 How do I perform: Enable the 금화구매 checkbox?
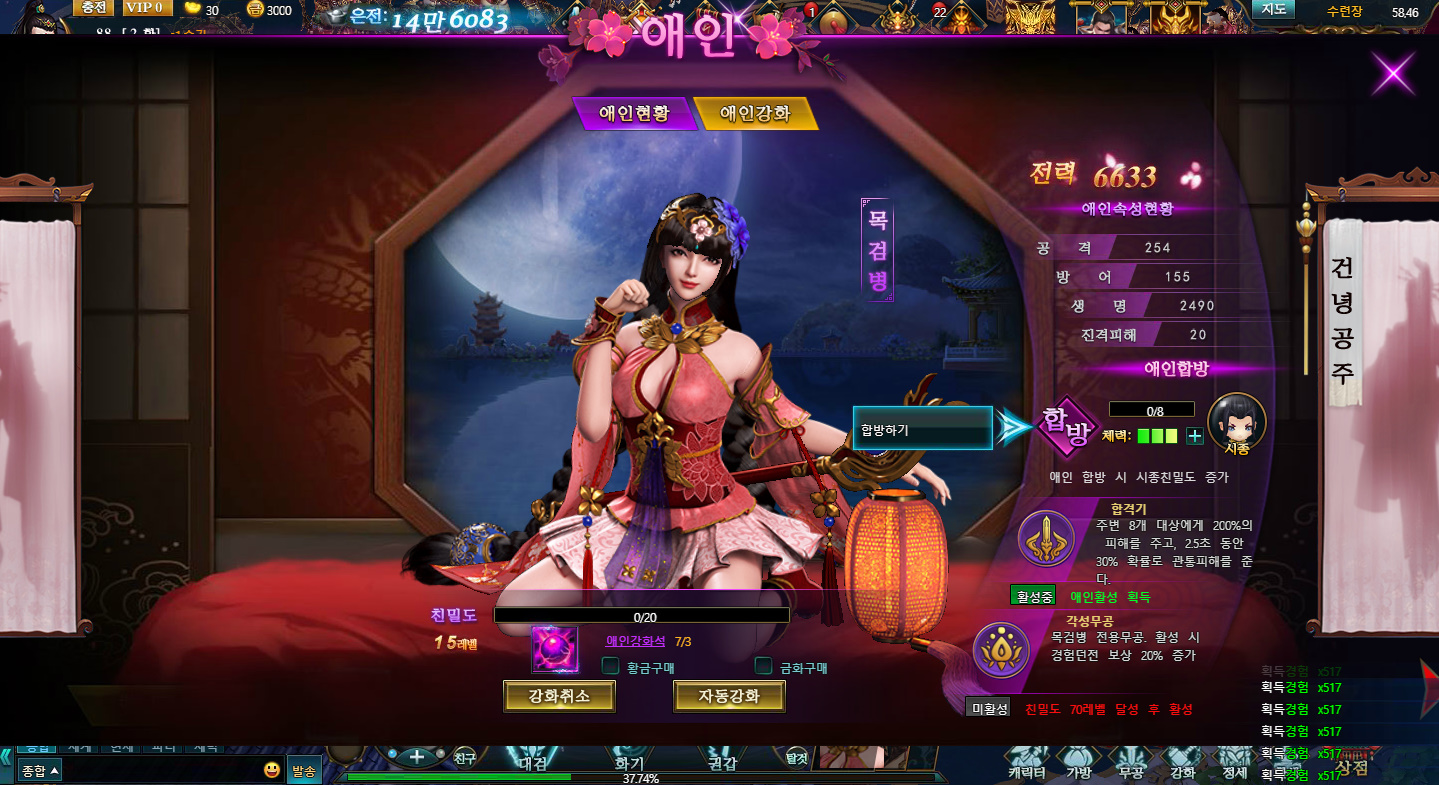click(x=764, y=666)
